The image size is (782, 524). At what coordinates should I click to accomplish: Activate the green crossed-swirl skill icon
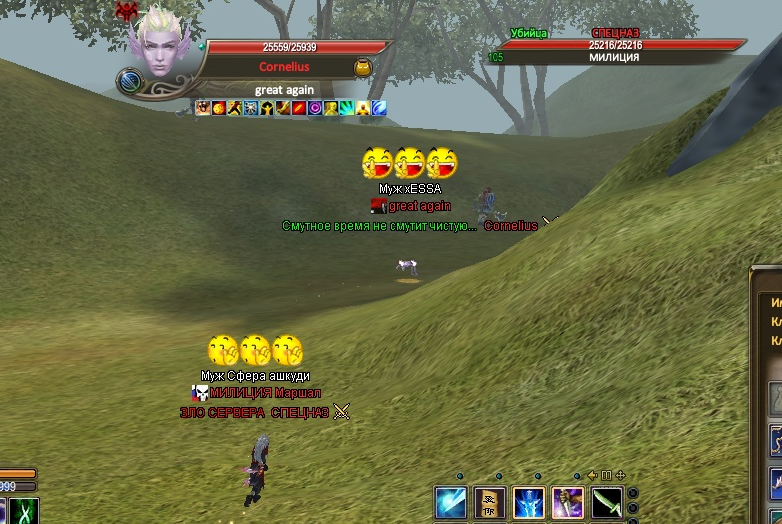click(24, 511)
